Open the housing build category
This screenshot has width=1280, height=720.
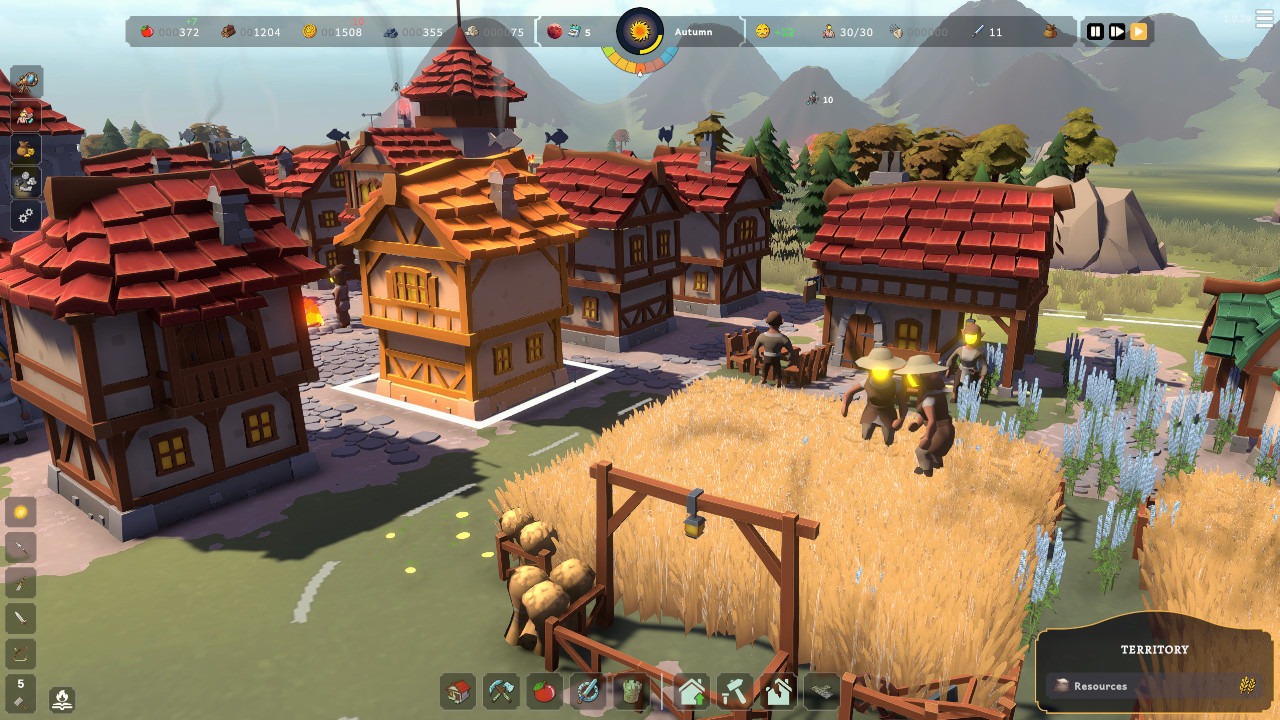[459, 691]
